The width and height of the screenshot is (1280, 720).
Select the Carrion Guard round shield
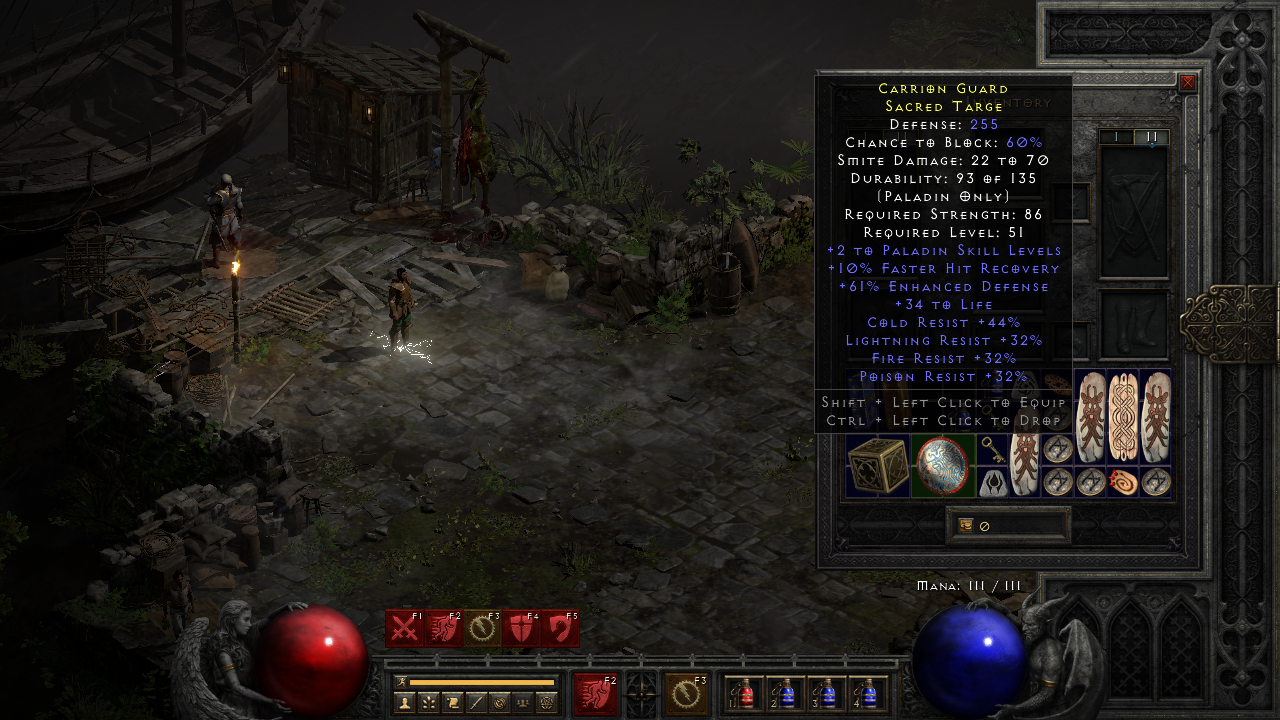click(943, 465)
